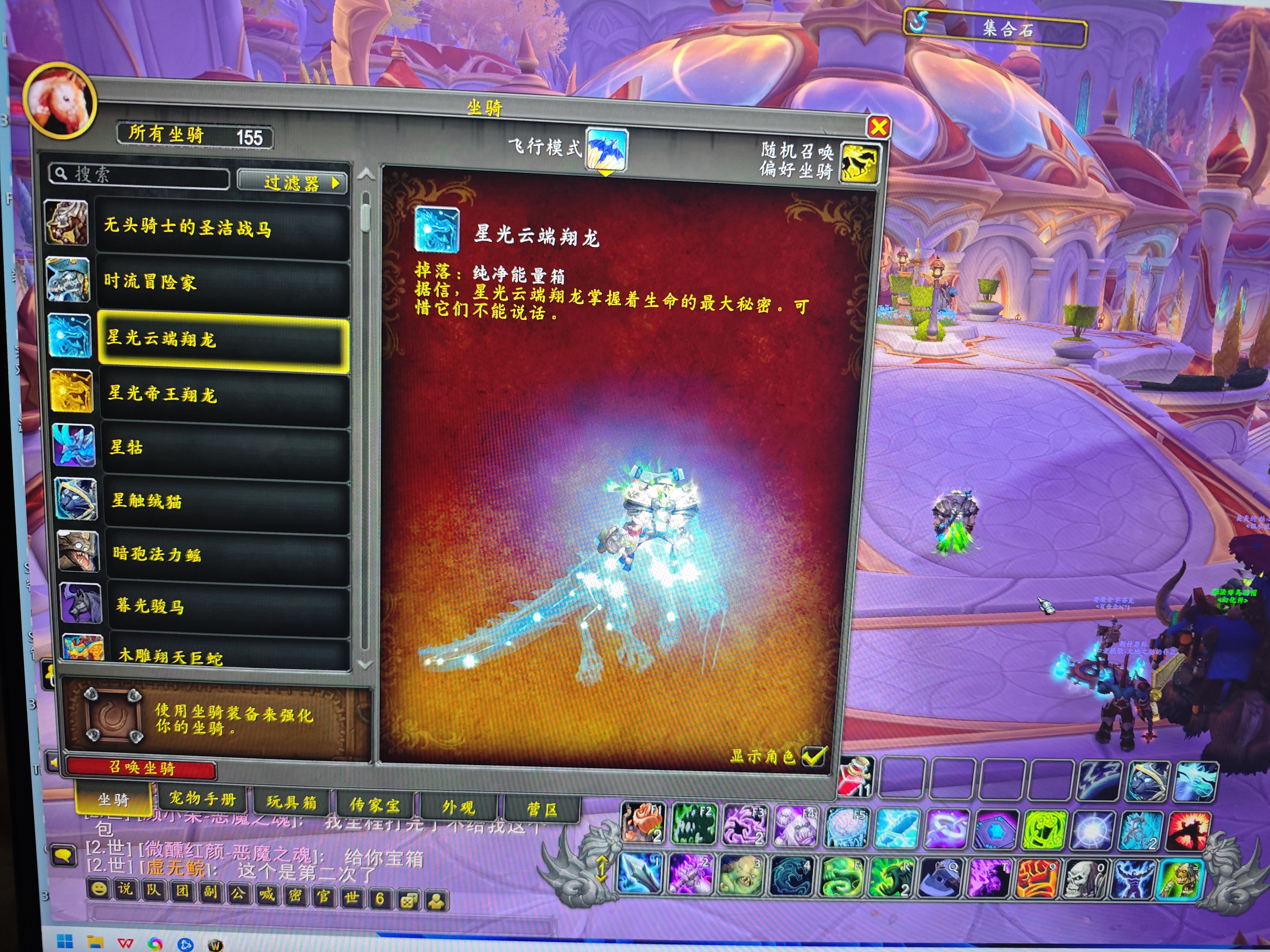Click the 召唤坐骑 summon button

[x=142, y=768]
